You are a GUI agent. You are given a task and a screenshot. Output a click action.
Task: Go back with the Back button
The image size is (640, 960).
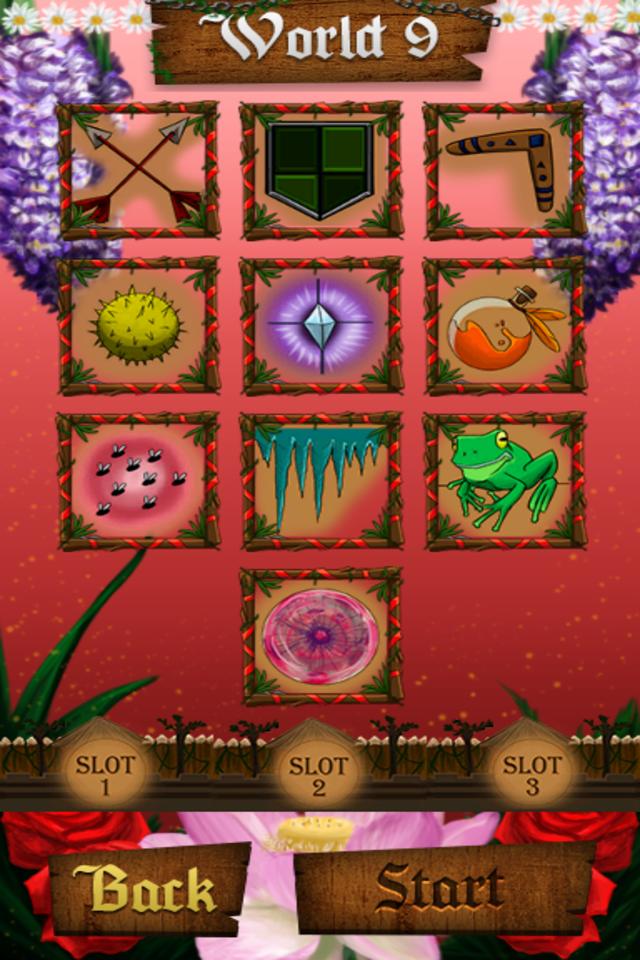[146, 889]
